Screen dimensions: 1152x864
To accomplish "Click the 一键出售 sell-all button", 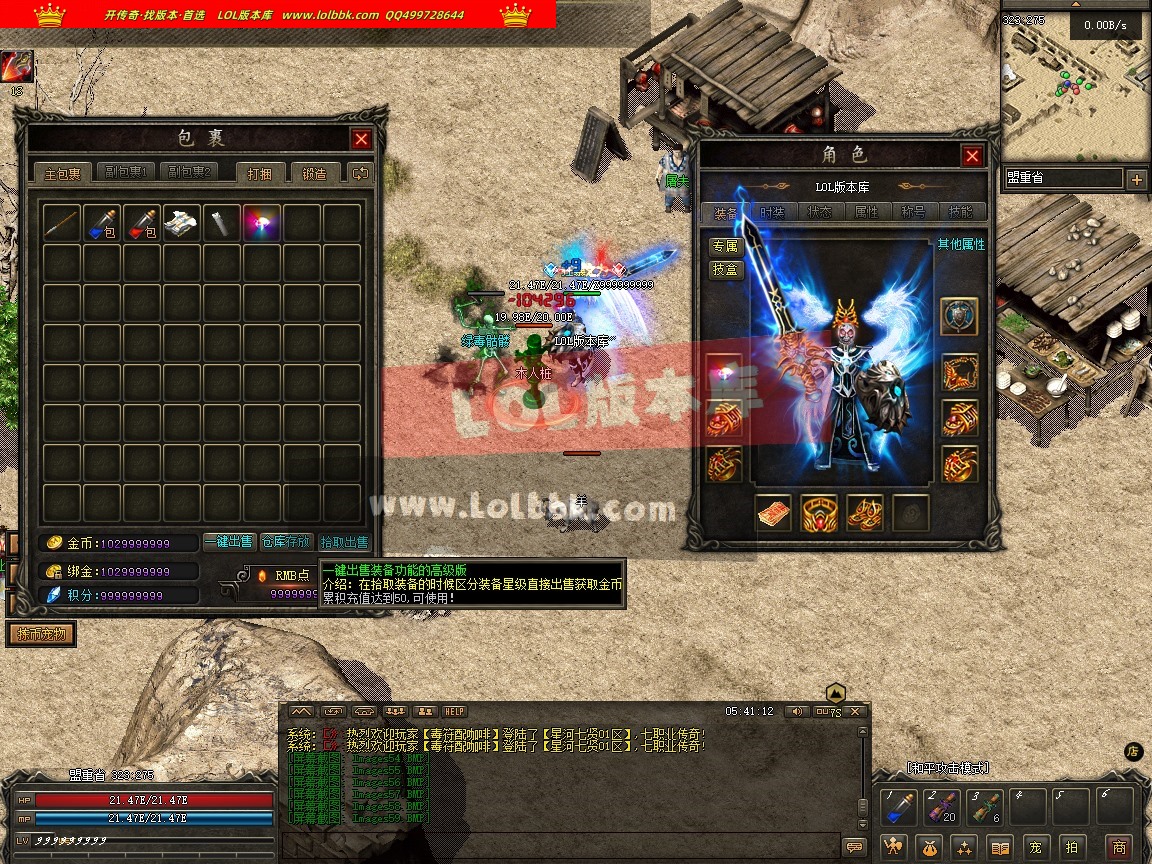I will click(x=229, y=541).
